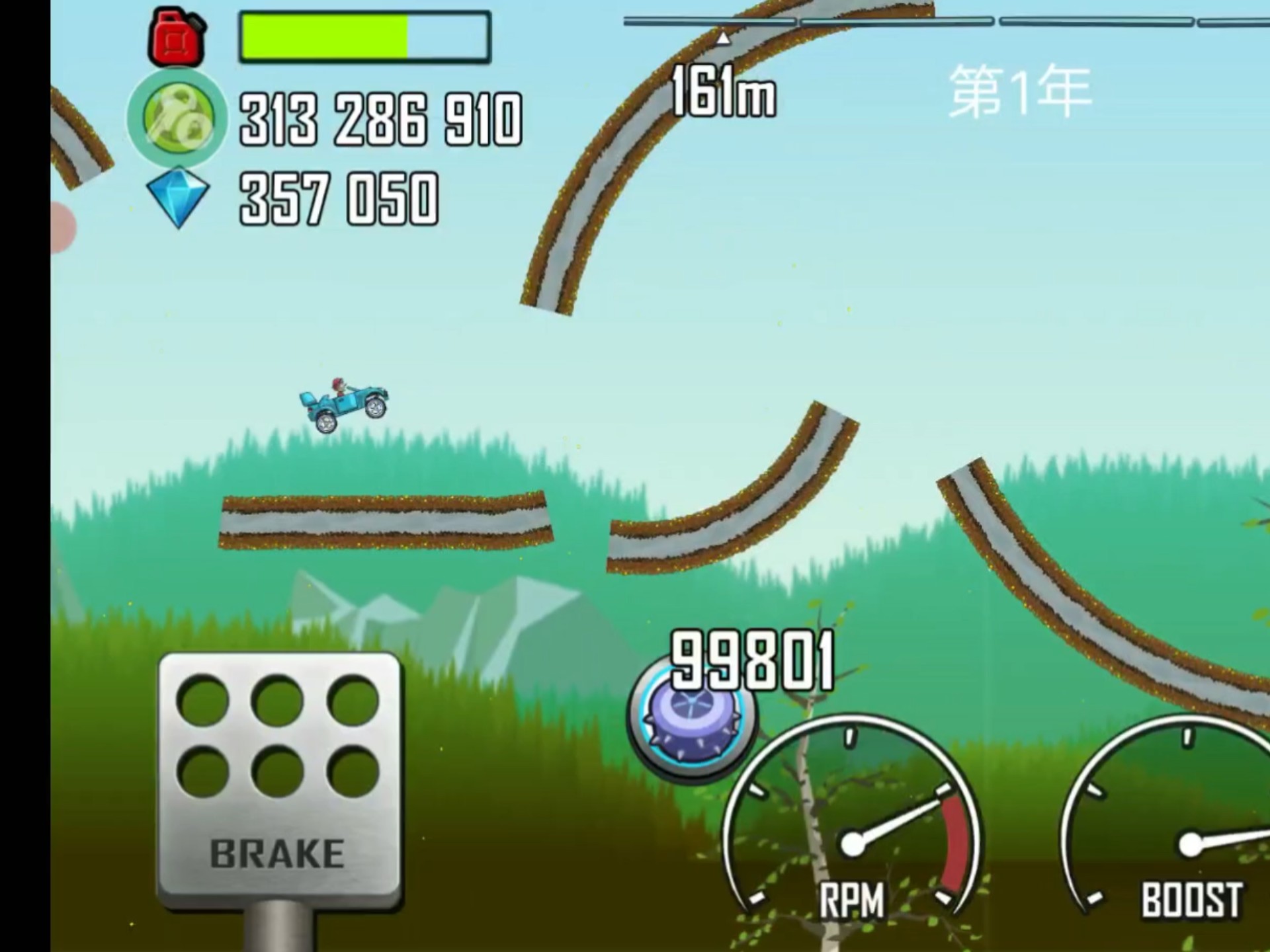
Task: Activate the spiked tire power-up
Action: pos(690,718)
